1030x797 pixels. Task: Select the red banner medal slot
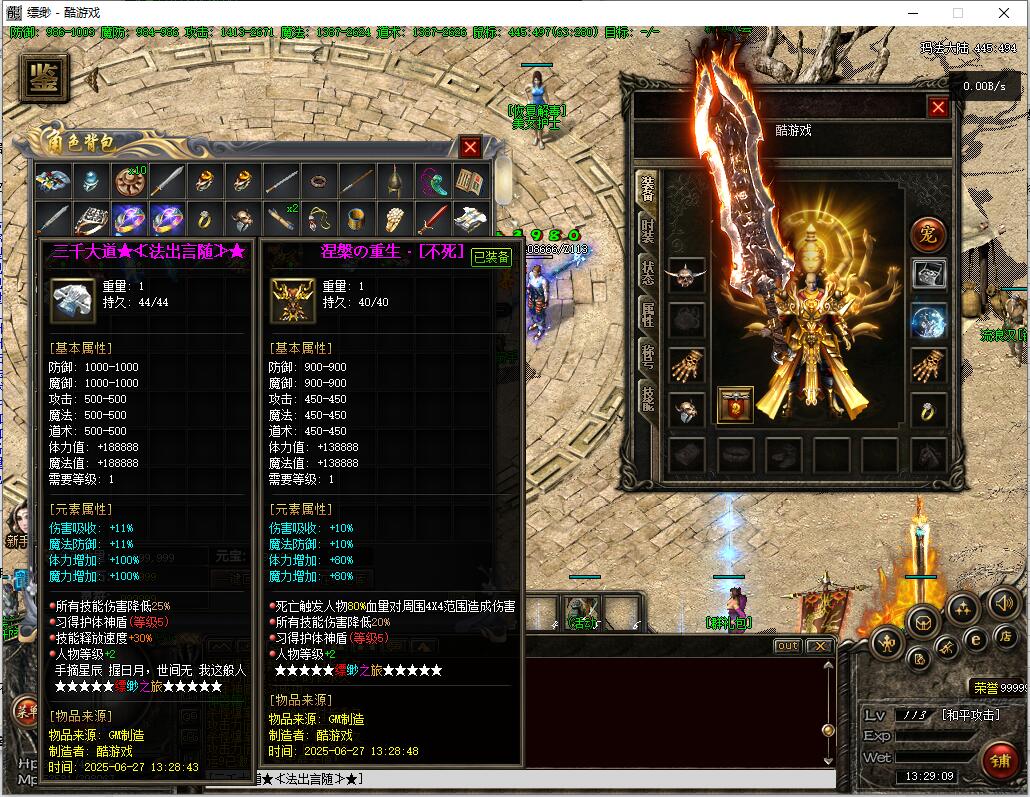click(735, 406)
